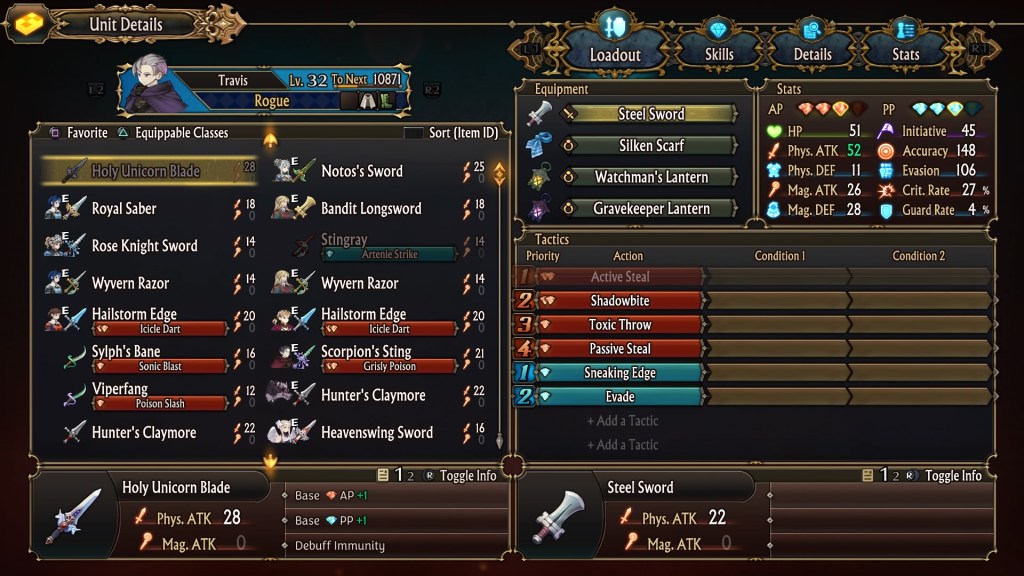Select the Toxic Throw tactic
The image size is (1024, 576).
pos(620,325)
